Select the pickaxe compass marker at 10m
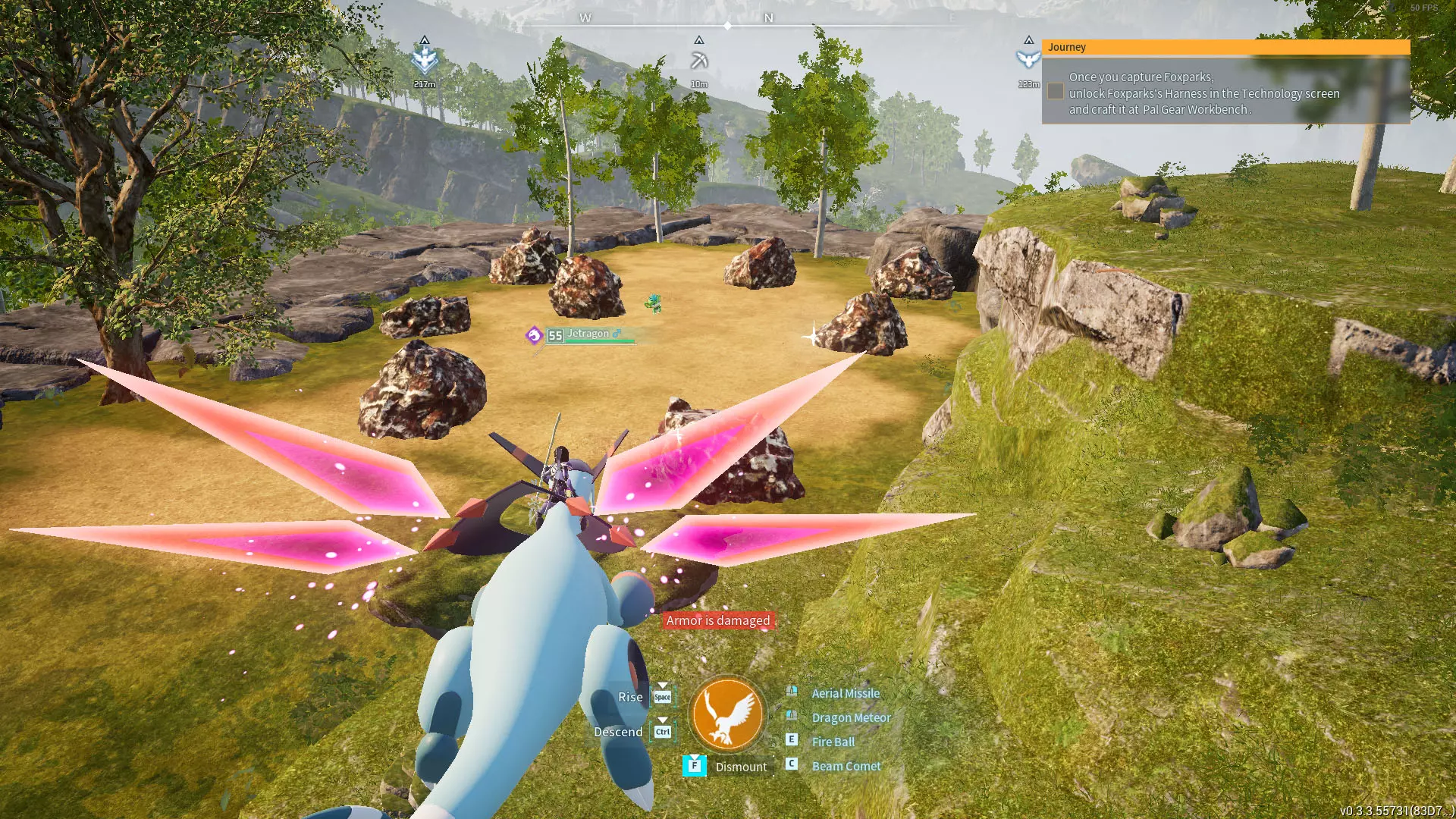 pos(699,61)
